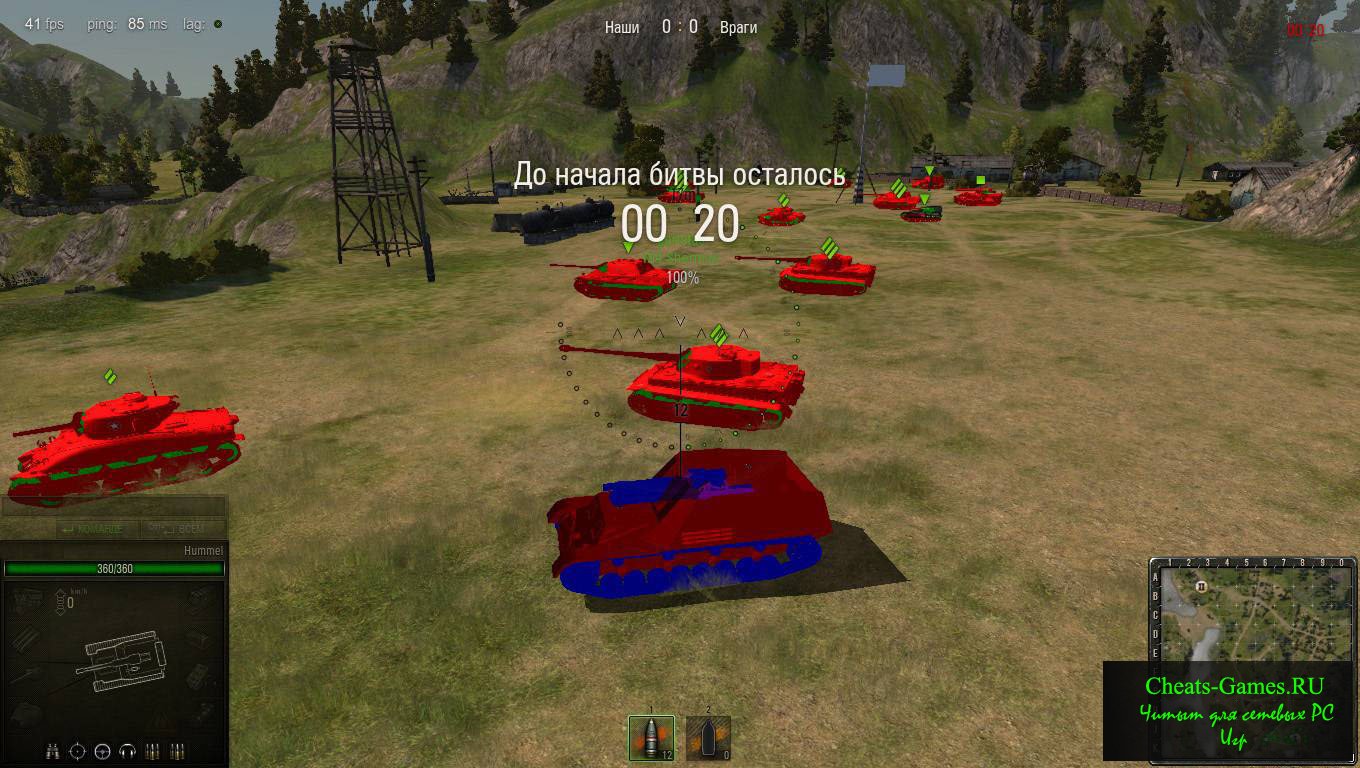Select the binoculars icon in the damage panel
This screenshot has width=1360, height=768.
point(54,750)
